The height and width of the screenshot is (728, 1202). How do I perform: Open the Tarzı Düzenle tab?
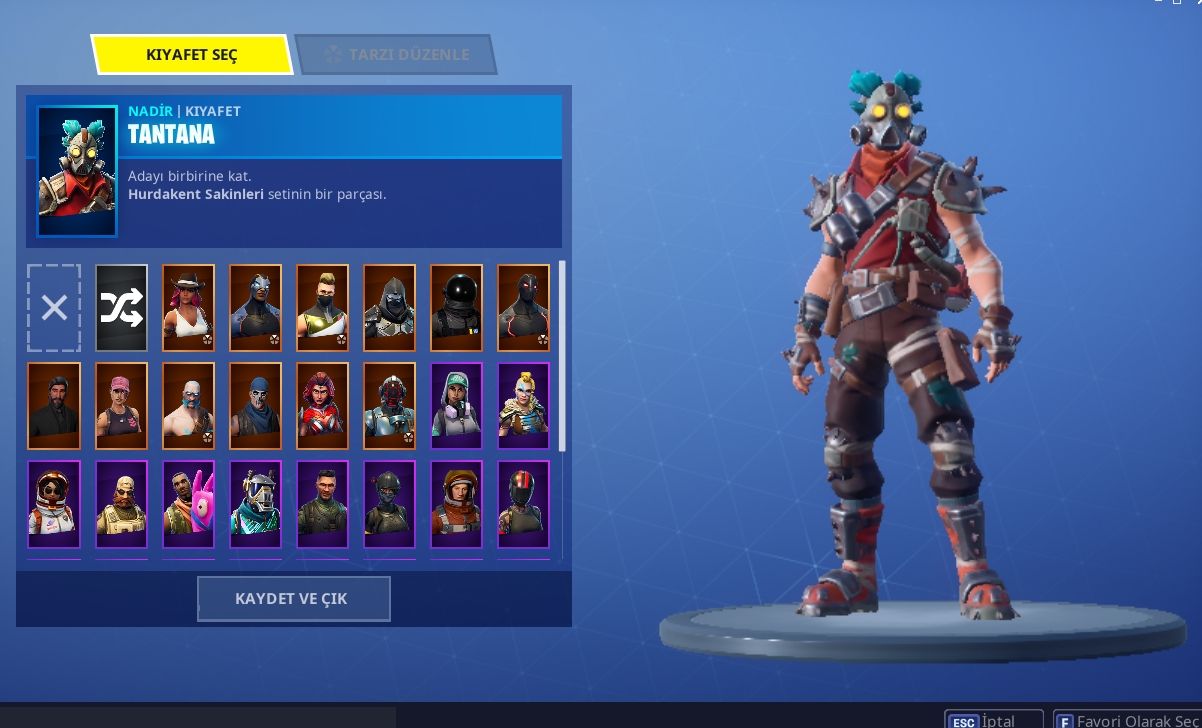[x=397, y=55]
